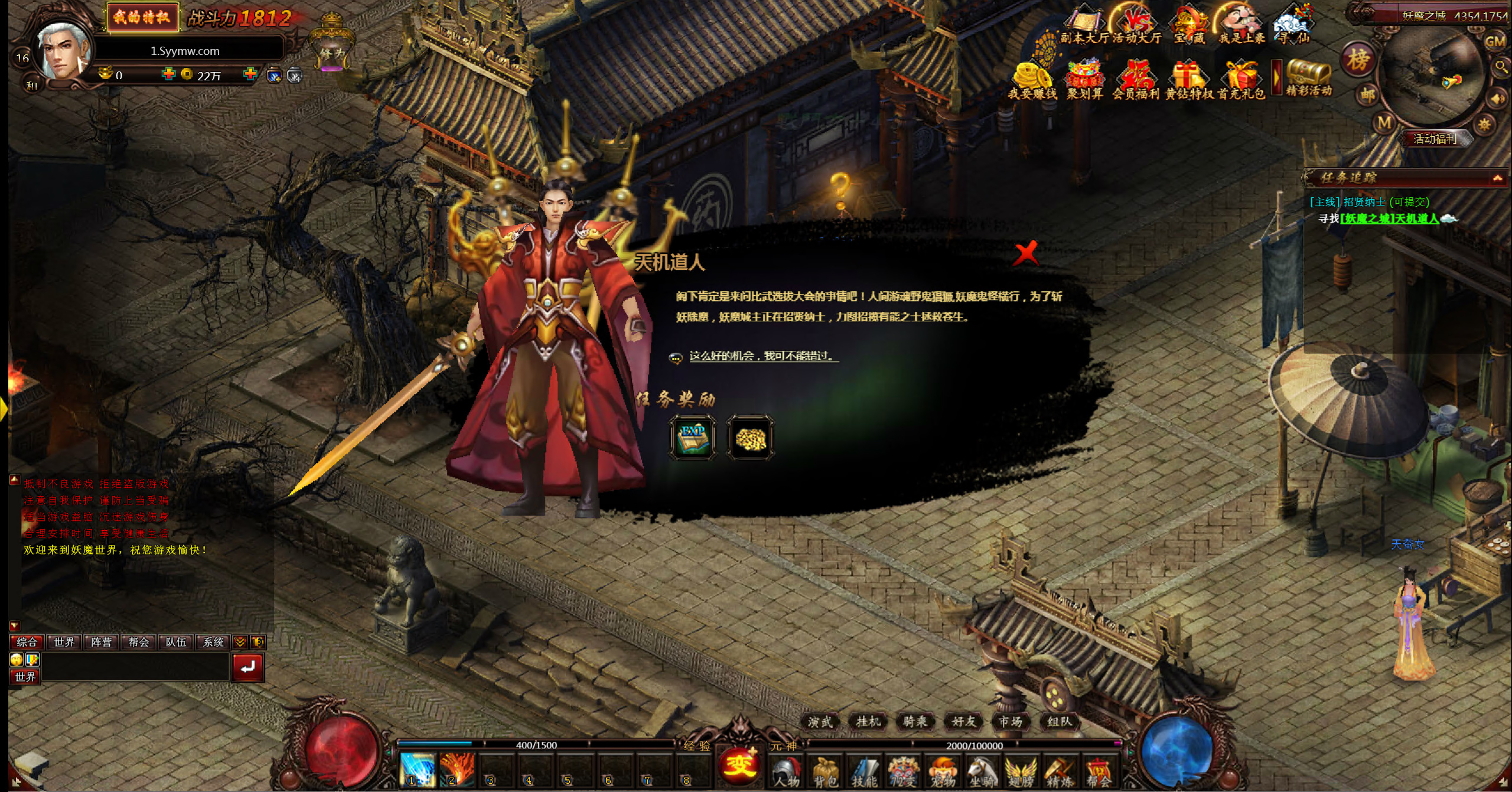
Task: Choose the reply 这么好的机会，我可不能错过
Action: tap(762, 356)
